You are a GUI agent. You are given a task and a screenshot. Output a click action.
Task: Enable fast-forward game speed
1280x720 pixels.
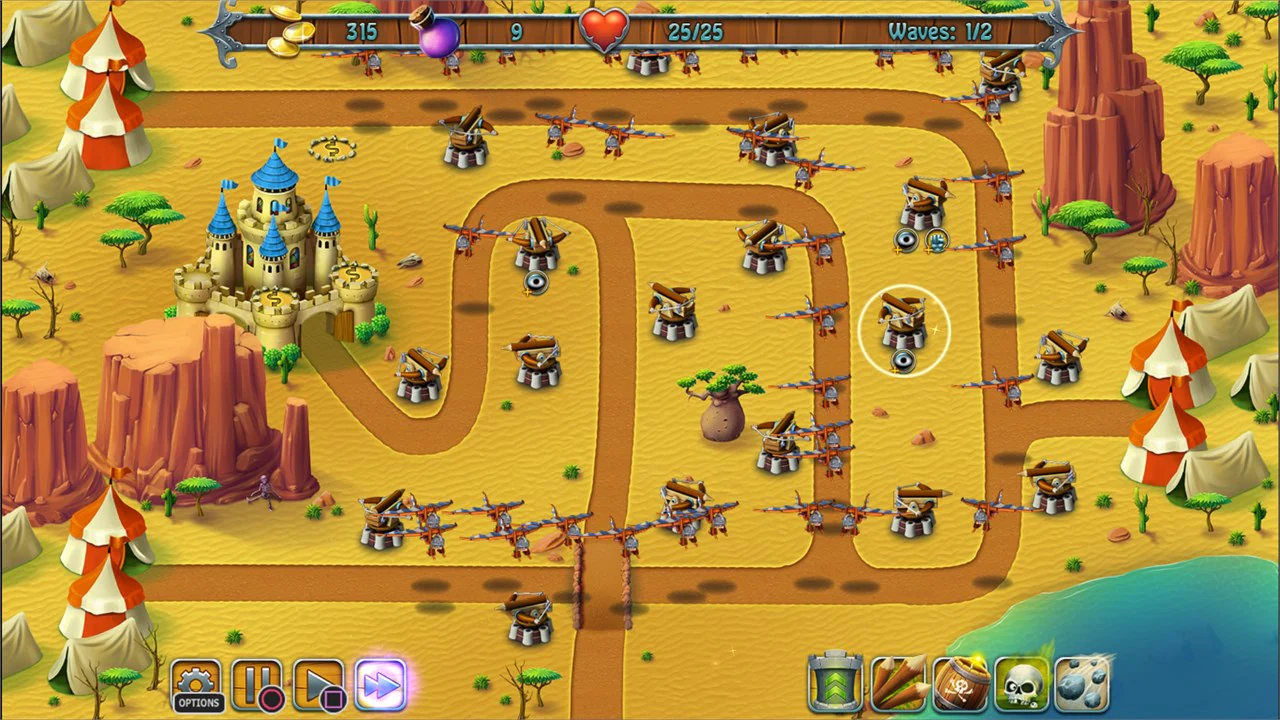tap(380, 683)
